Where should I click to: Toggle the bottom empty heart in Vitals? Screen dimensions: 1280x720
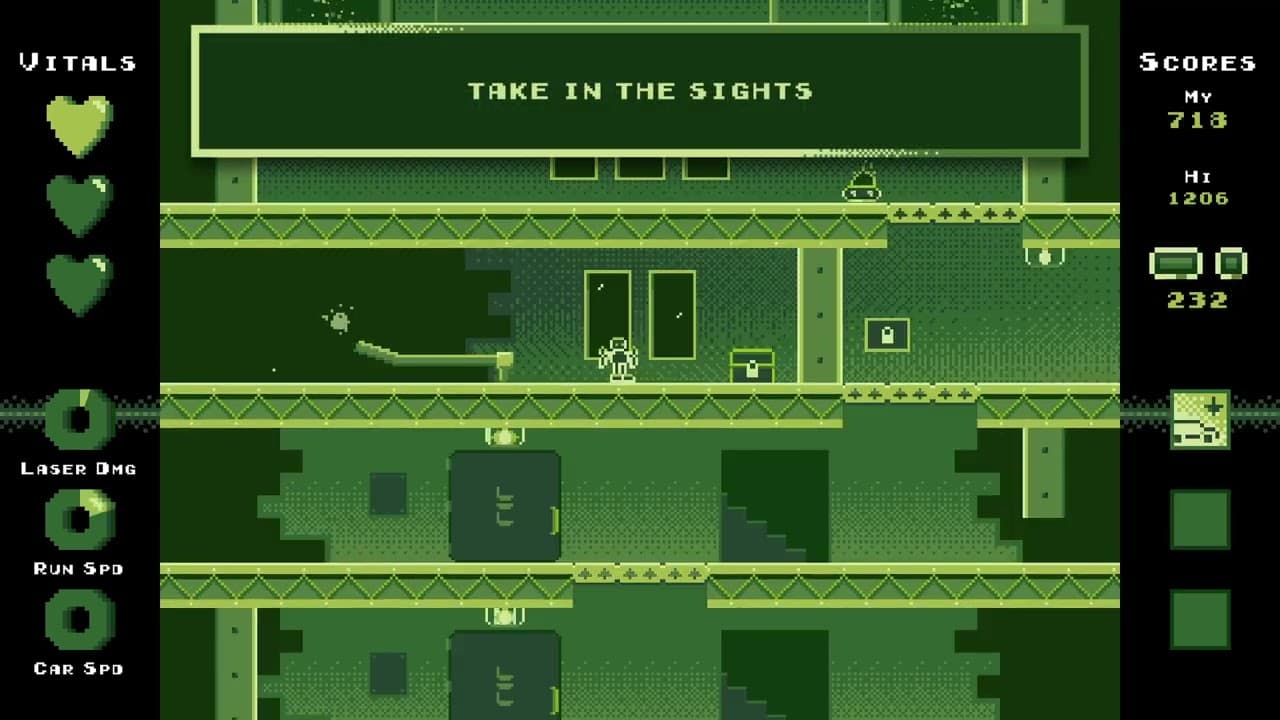pyautogui.click(x=79, y=283)
